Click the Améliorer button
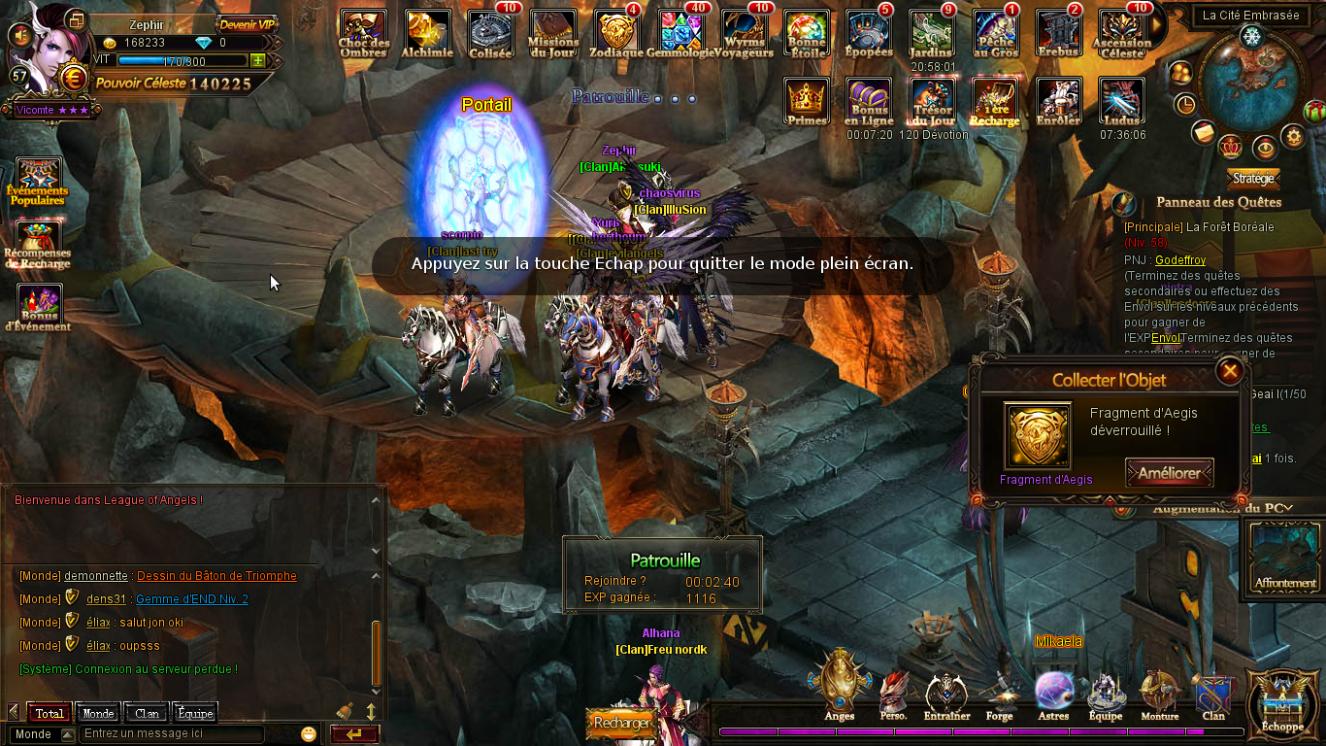Screen dimensions: 1326x746 pos(1169,472)
